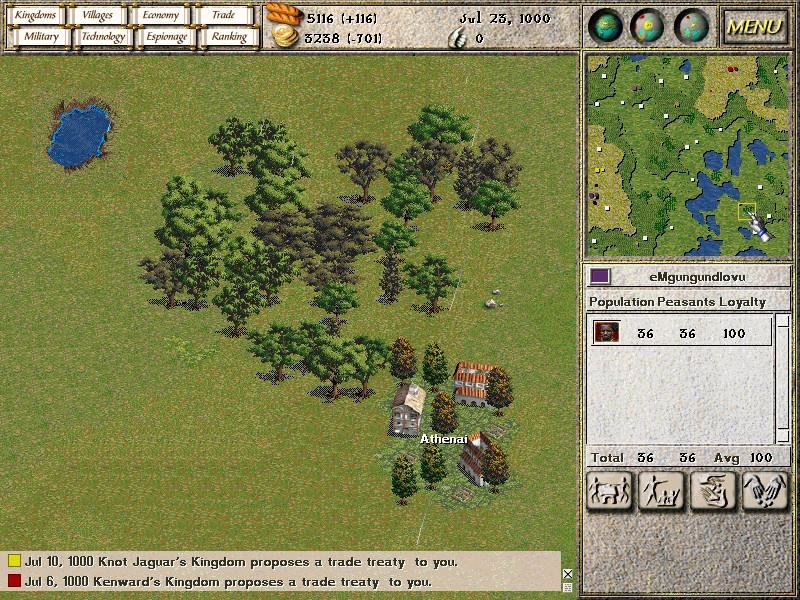Close the news messages with X button
Viewport: 800px width, 600px height.
pos(568,574)
